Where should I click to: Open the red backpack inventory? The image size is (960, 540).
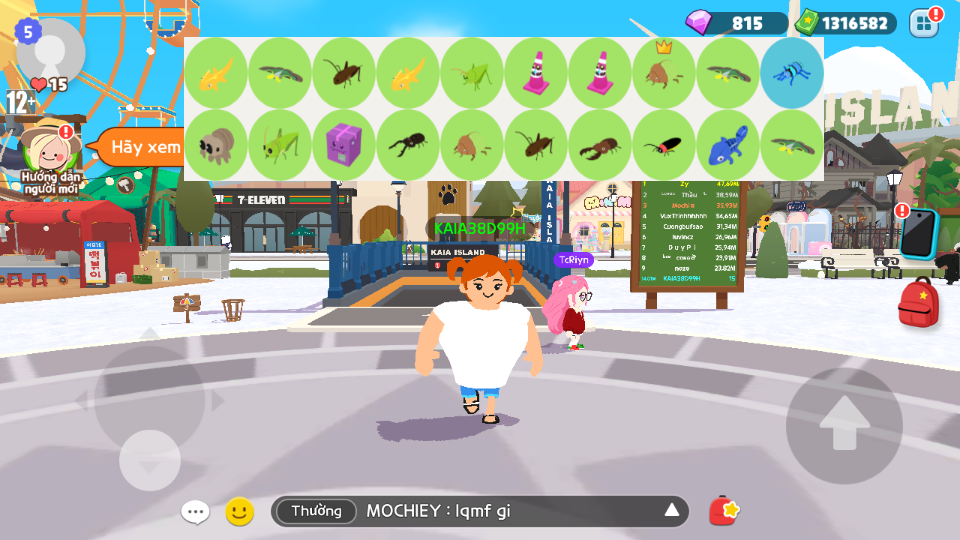pos(918,303)
